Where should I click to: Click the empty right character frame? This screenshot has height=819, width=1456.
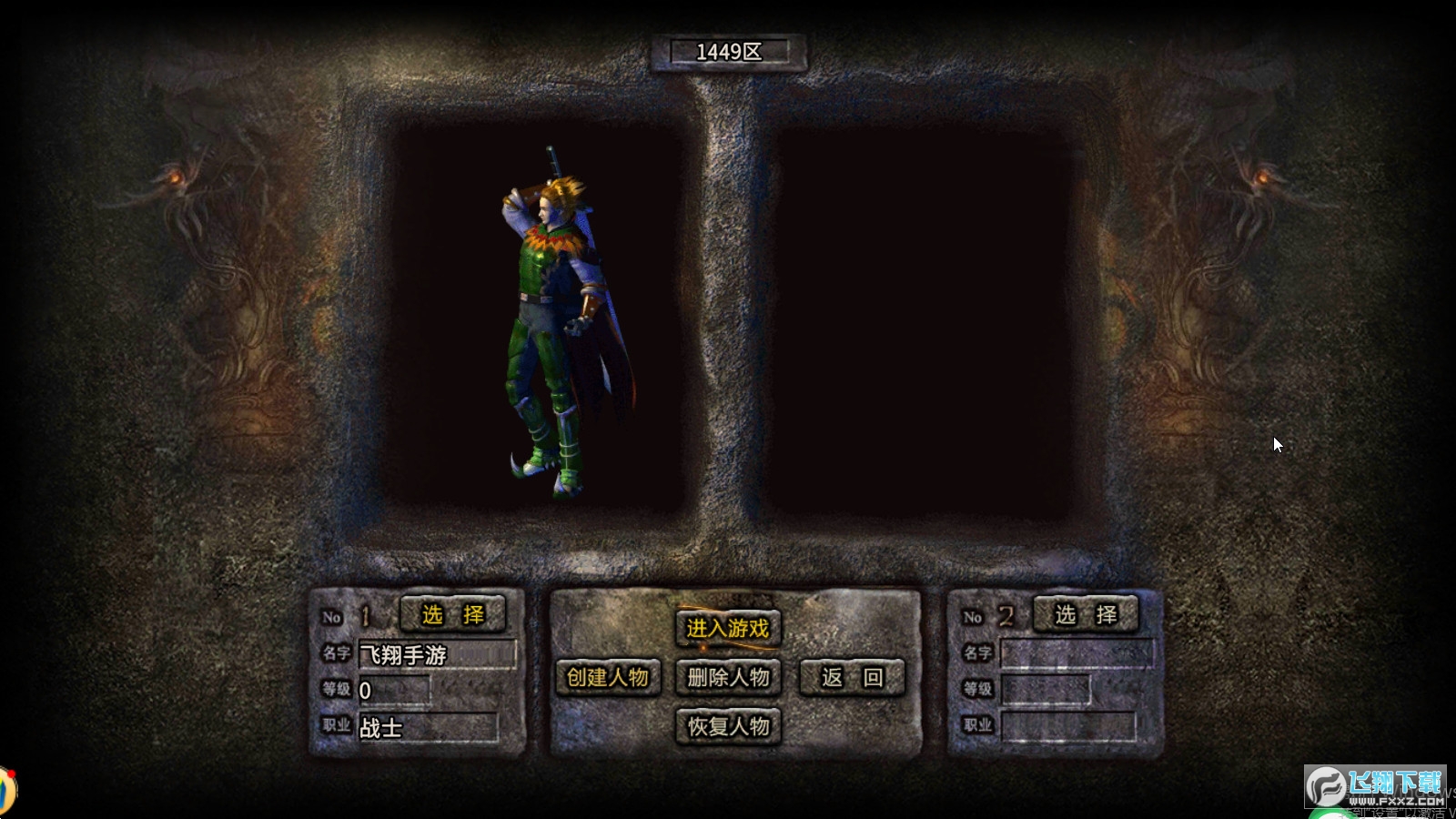pos(919,323)
